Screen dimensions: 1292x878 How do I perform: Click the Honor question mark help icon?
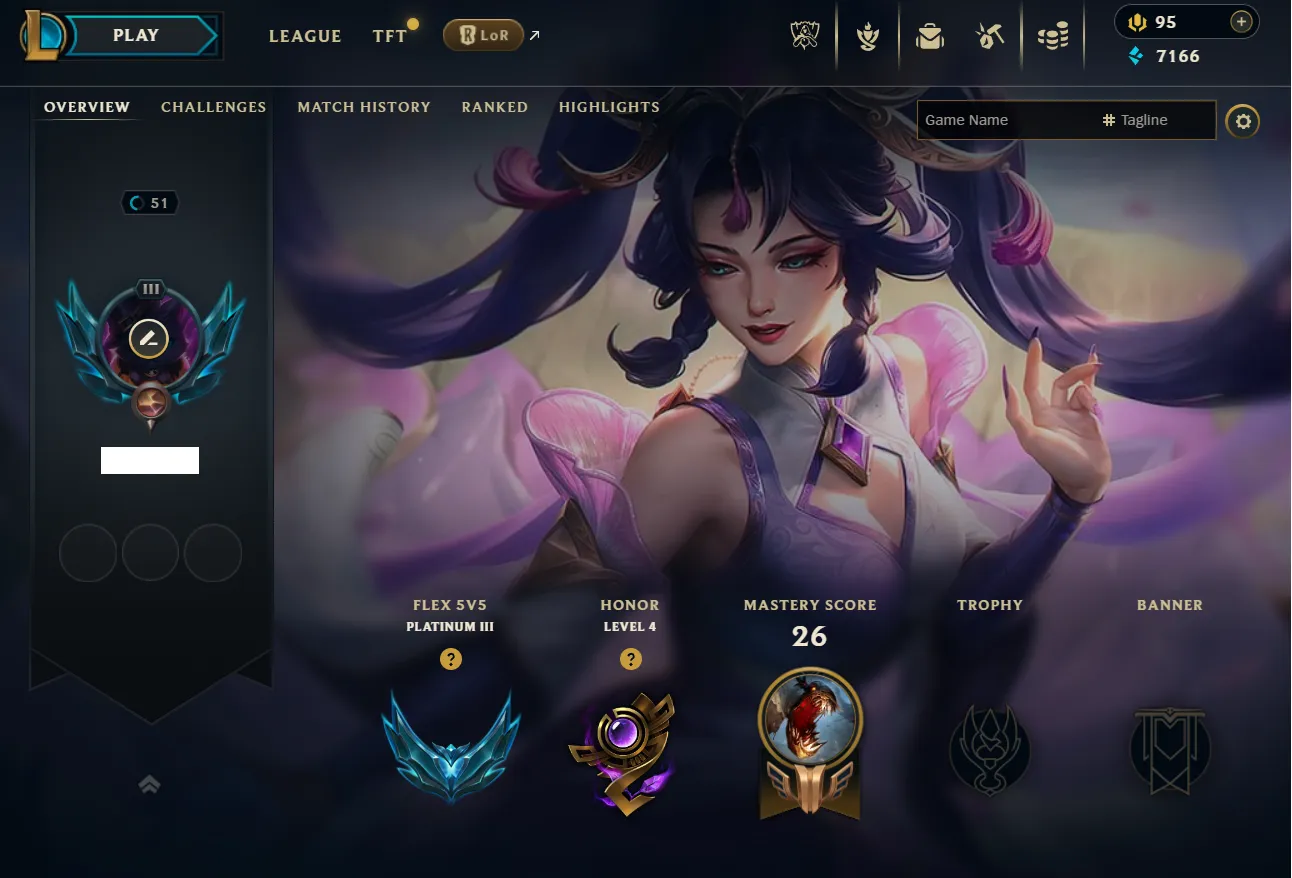click(x=630, y=659)
